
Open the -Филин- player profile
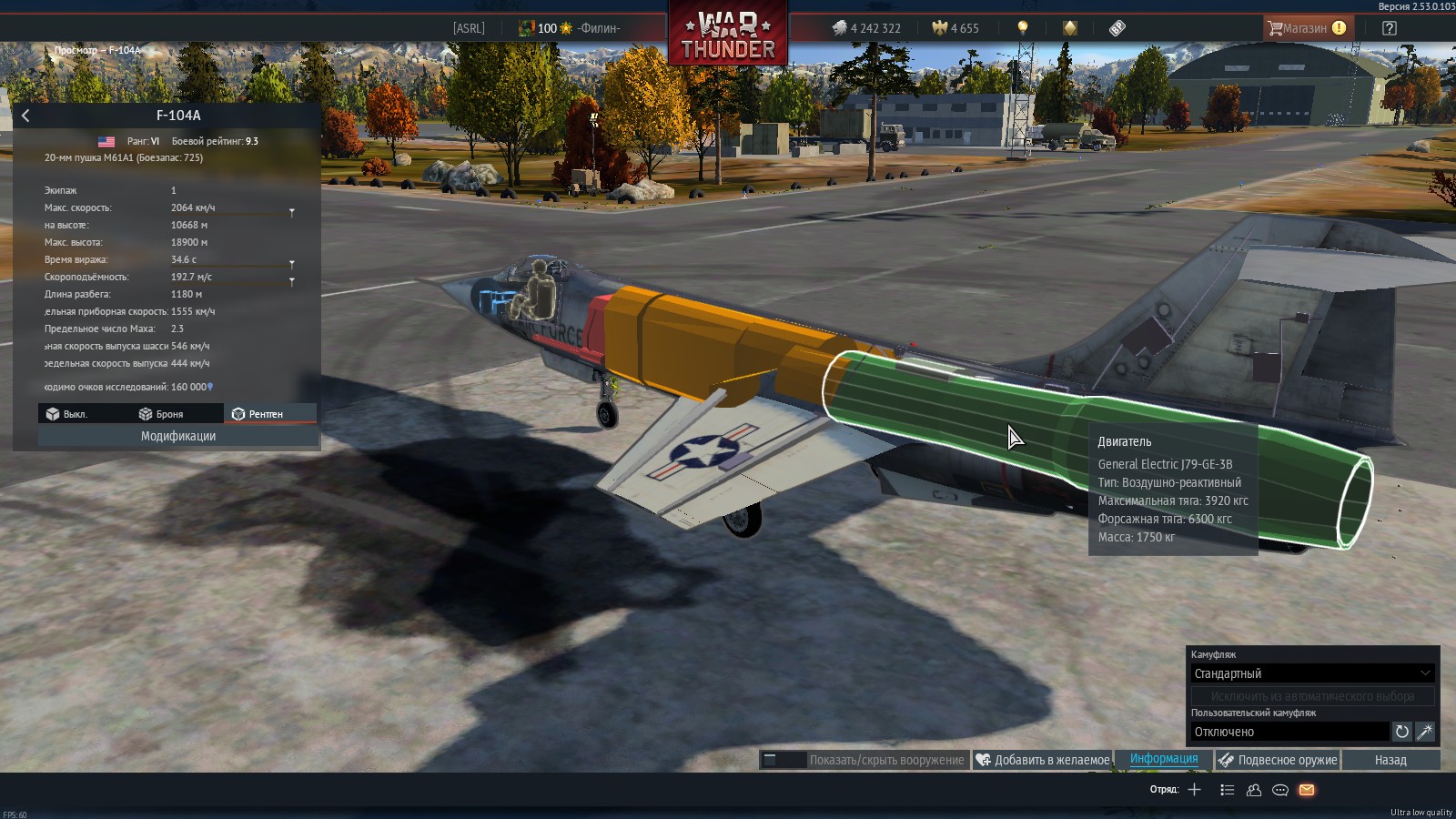pos(598,28)
